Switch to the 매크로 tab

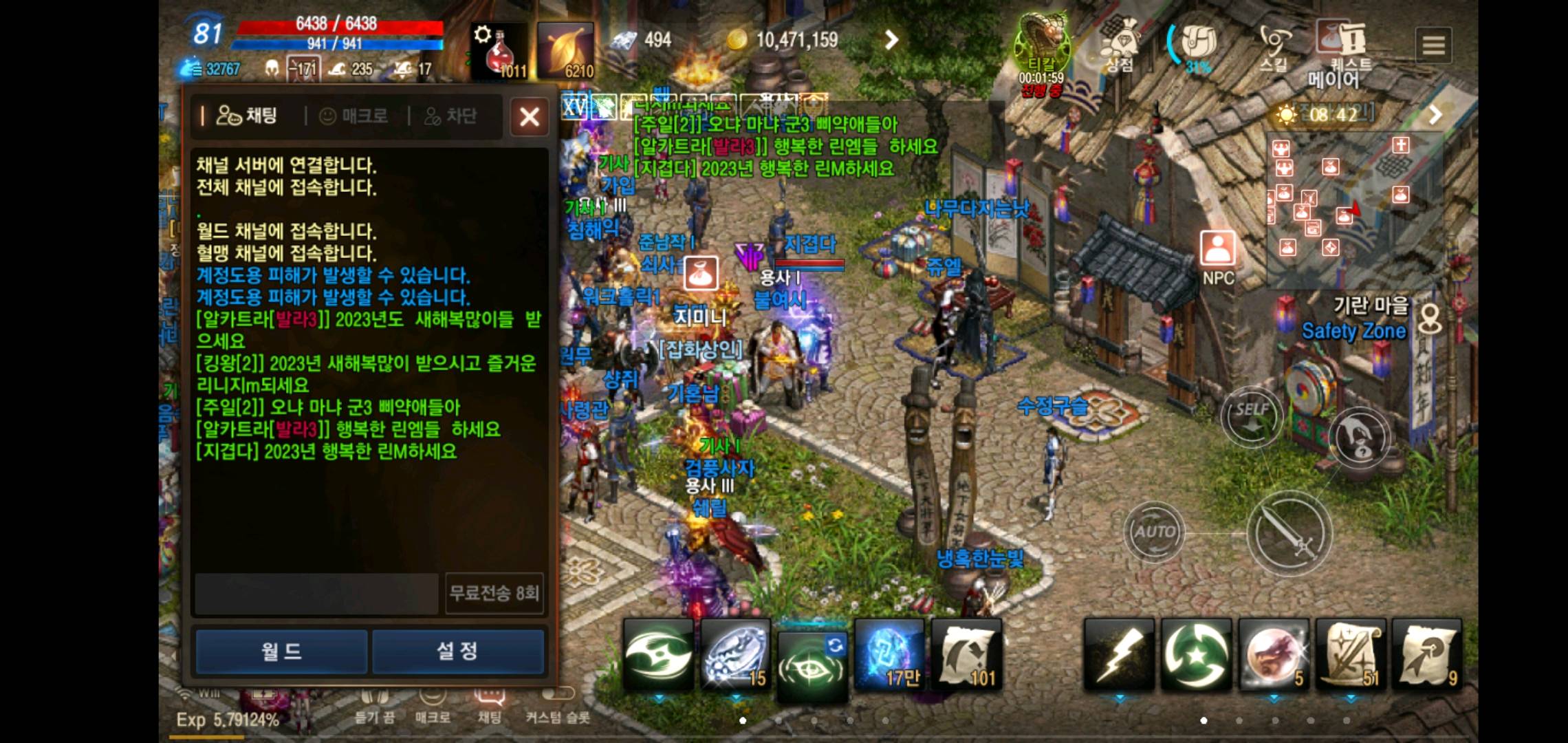coord(356,116)
